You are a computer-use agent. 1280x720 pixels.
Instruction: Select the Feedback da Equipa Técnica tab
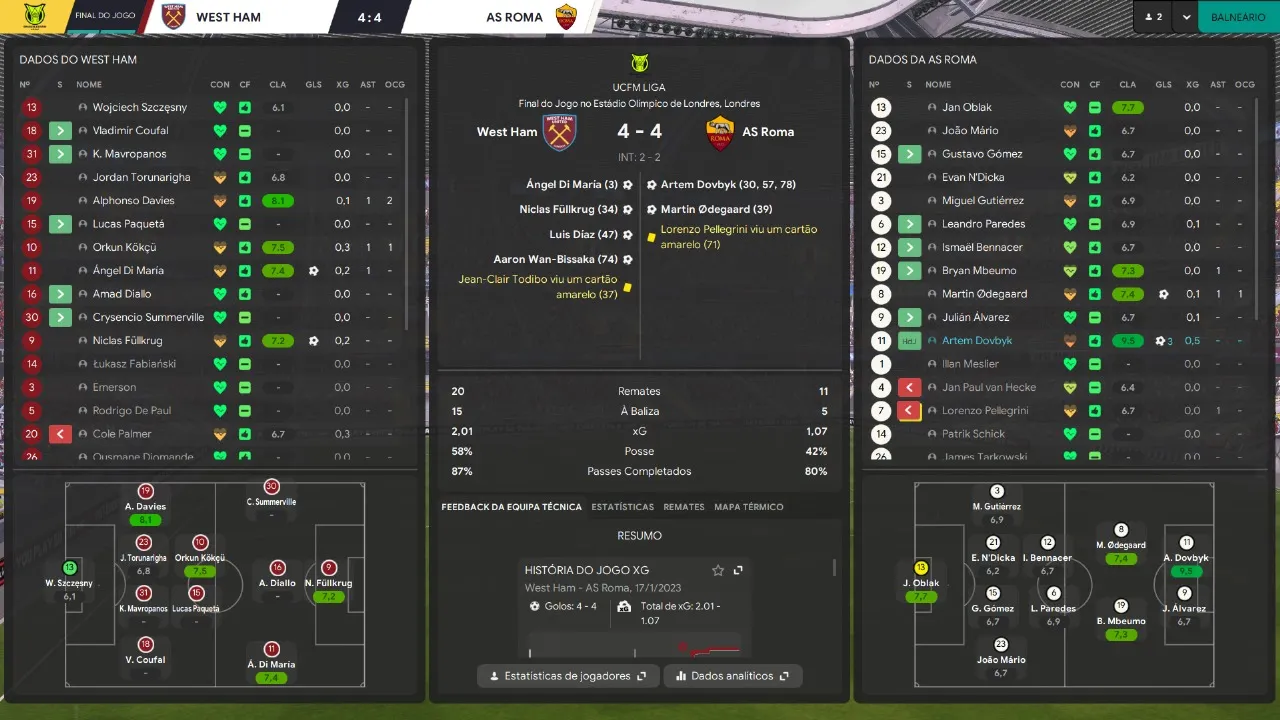[511, 507]
